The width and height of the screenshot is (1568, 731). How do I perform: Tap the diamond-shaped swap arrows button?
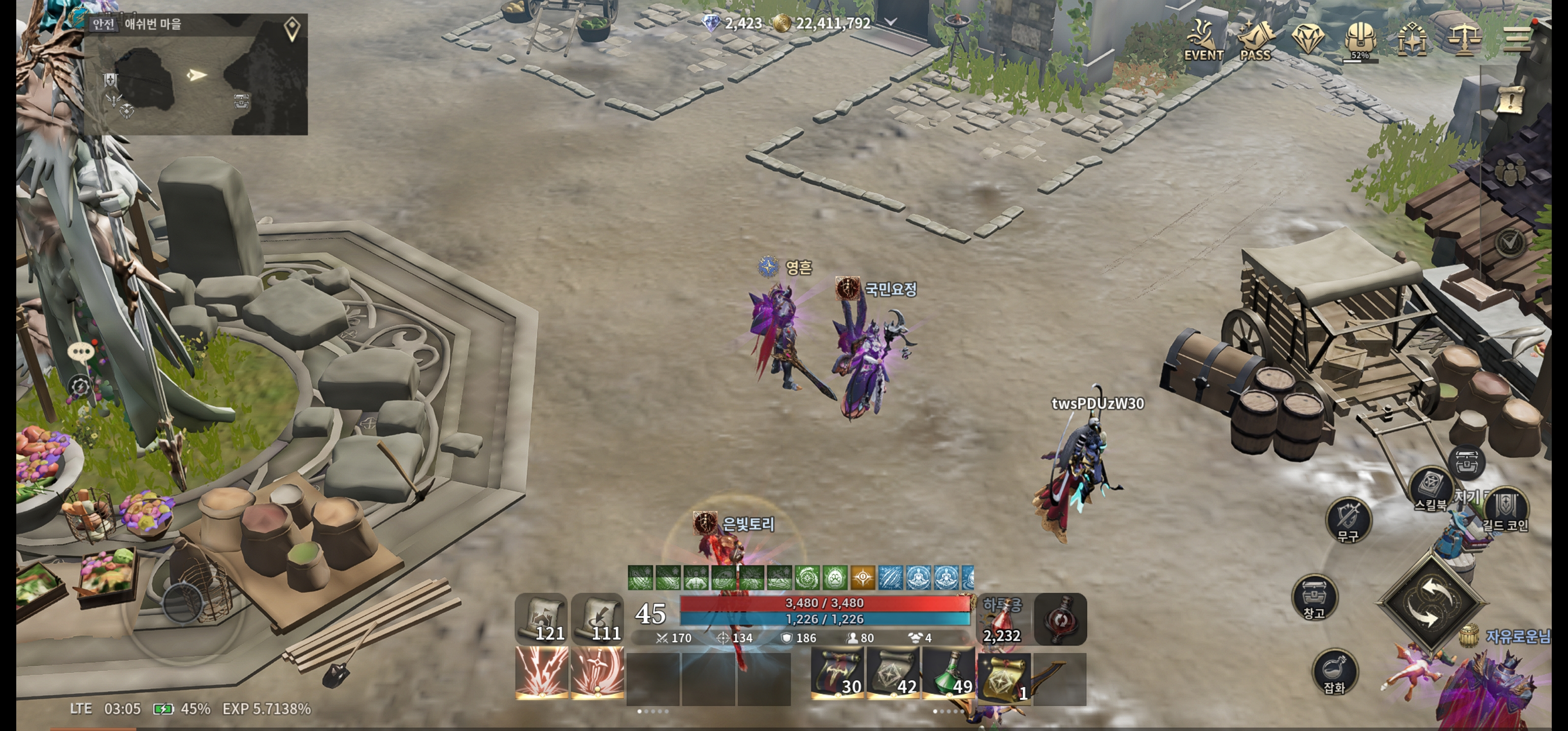pos(1430,603)
